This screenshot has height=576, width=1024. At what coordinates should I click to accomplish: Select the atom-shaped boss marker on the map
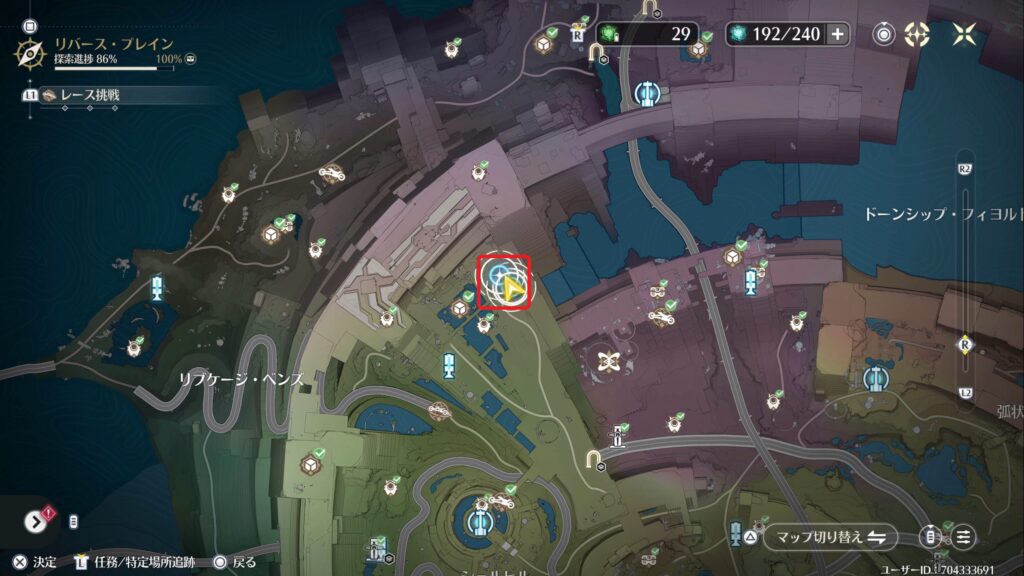click(x=605, y=361)
